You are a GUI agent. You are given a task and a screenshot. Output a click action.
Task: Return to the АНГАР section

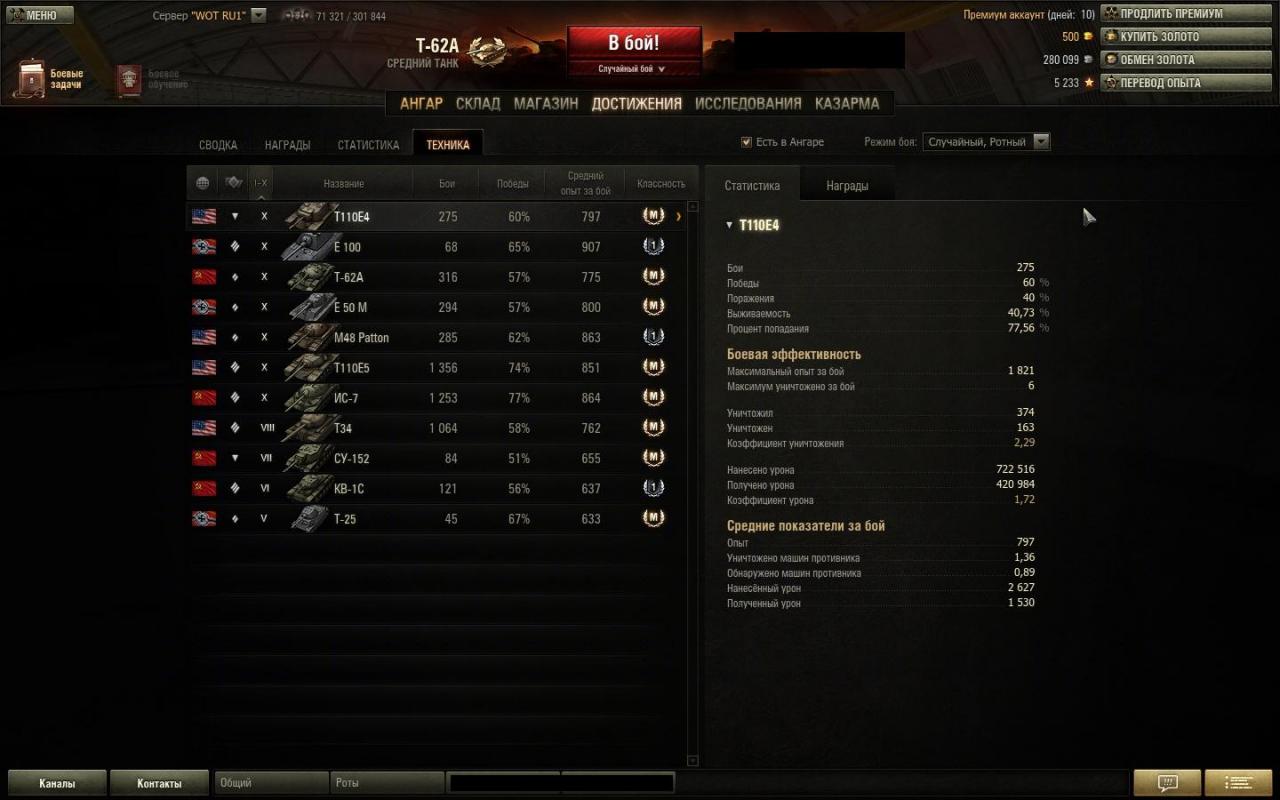click(421, 103)
